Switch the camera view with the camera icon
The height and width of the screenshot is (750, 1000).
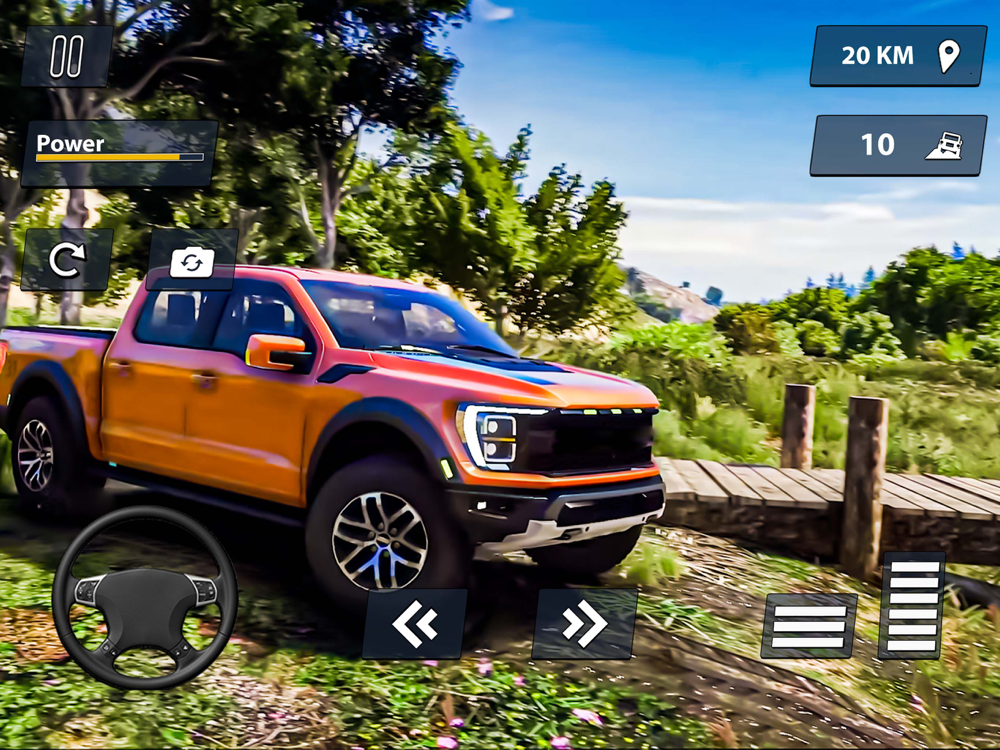(192, 260)
